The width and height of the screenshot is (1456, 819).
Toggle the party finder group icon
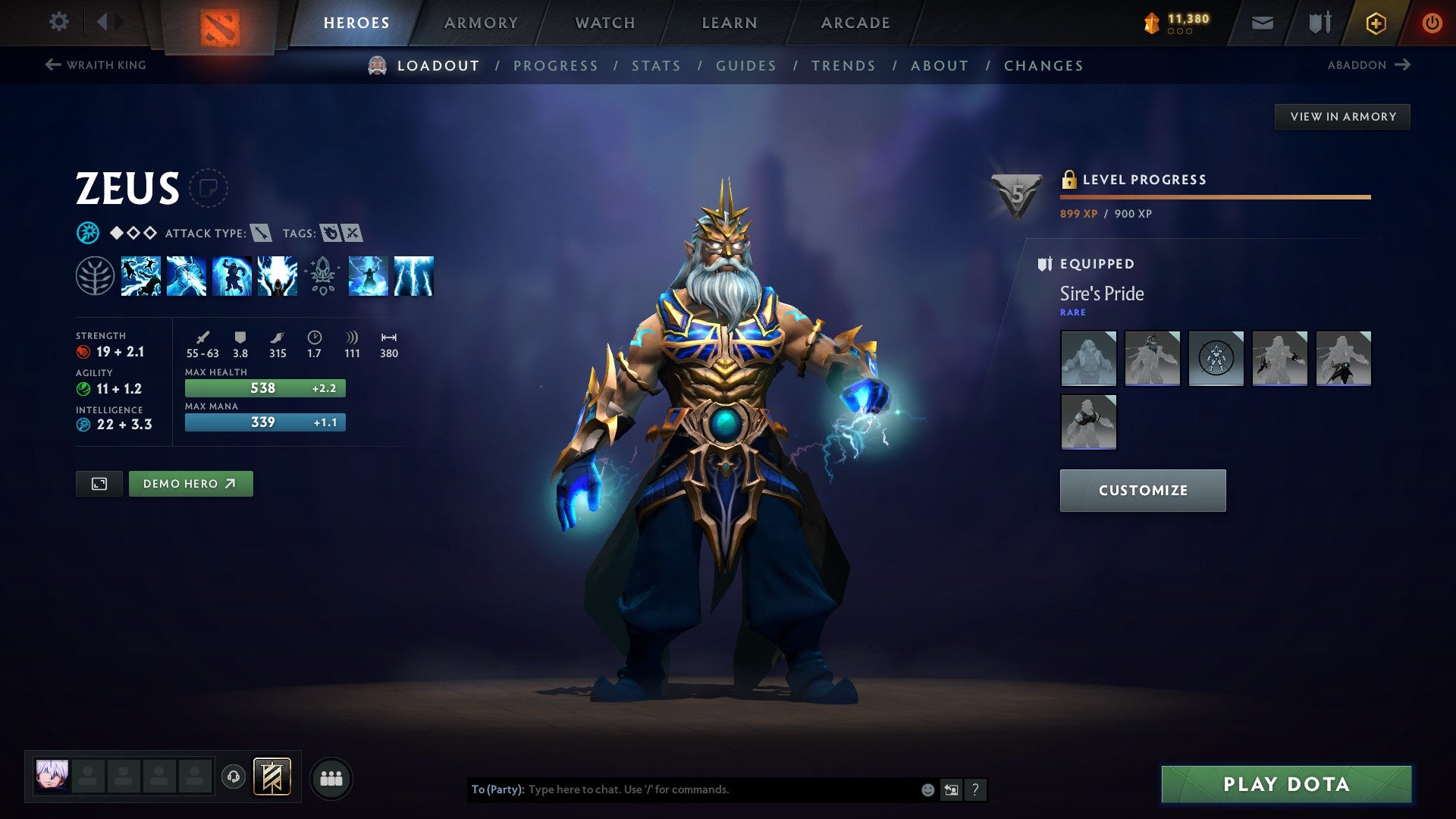pyautogui.click(x=331, y=777)
